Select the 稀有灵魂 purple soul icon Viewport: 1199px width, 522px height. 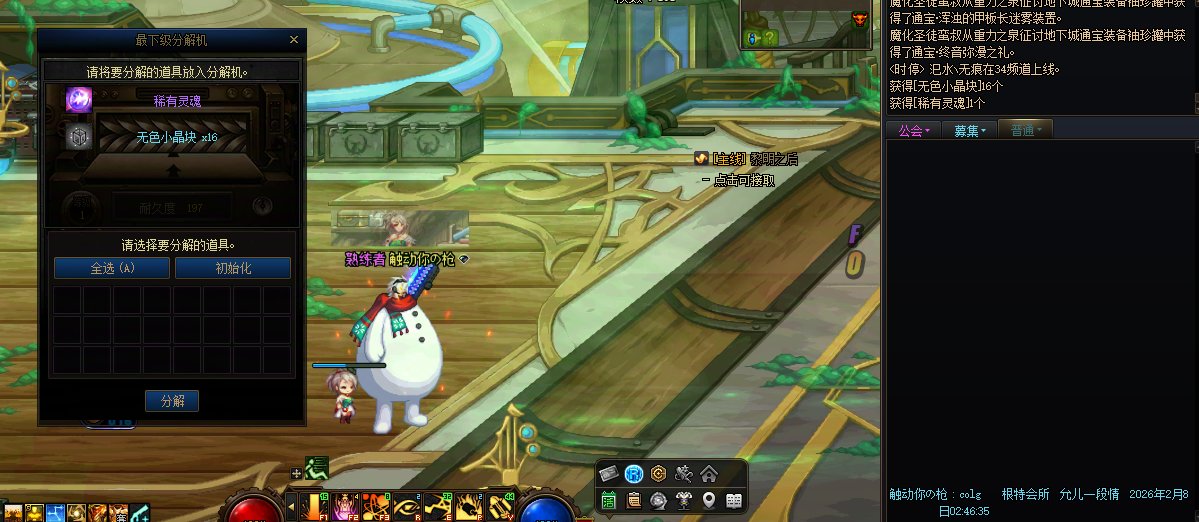[79, 100]
